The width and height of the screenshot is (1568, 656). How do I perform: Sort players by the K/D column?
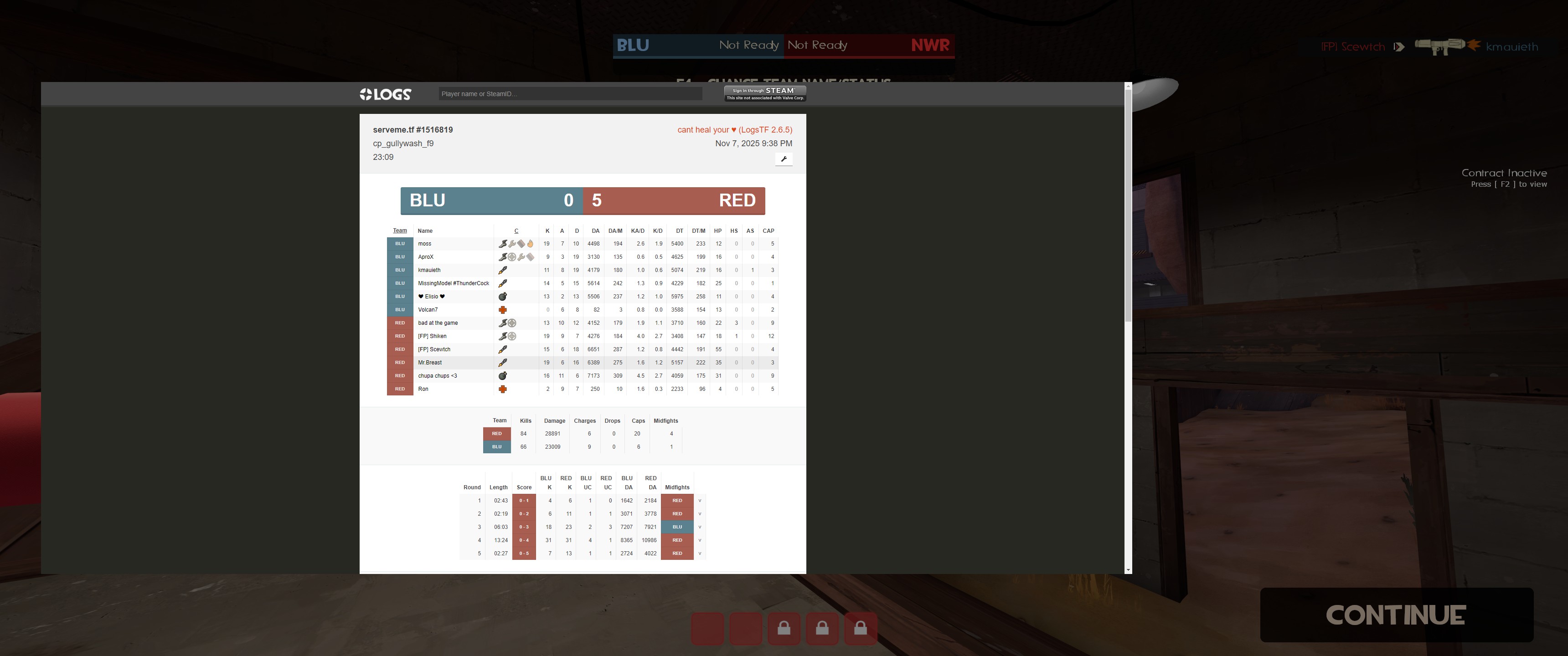click(657, 231)
